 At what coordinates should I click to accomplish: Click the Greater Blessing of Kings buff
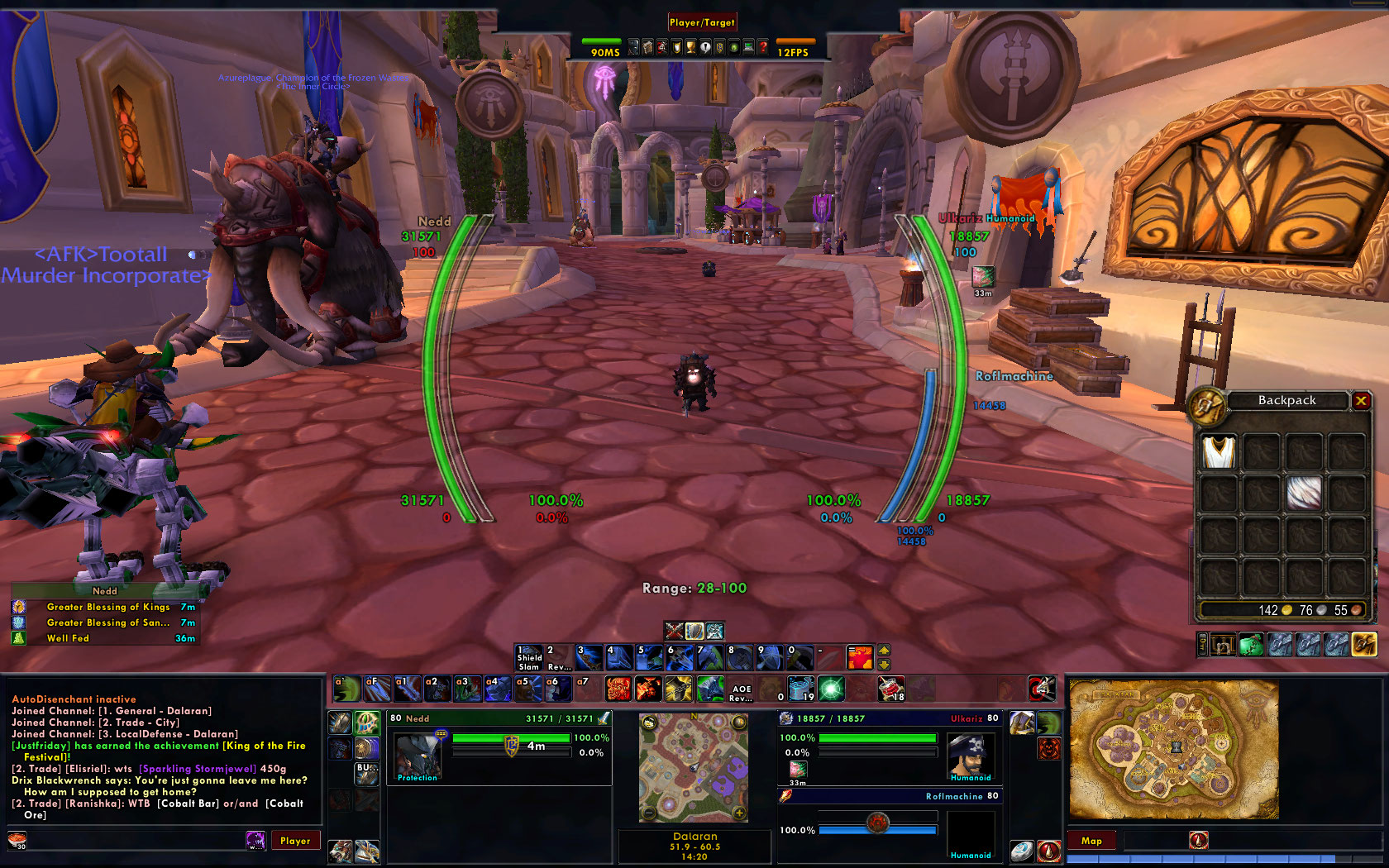(x=108, y=607)
